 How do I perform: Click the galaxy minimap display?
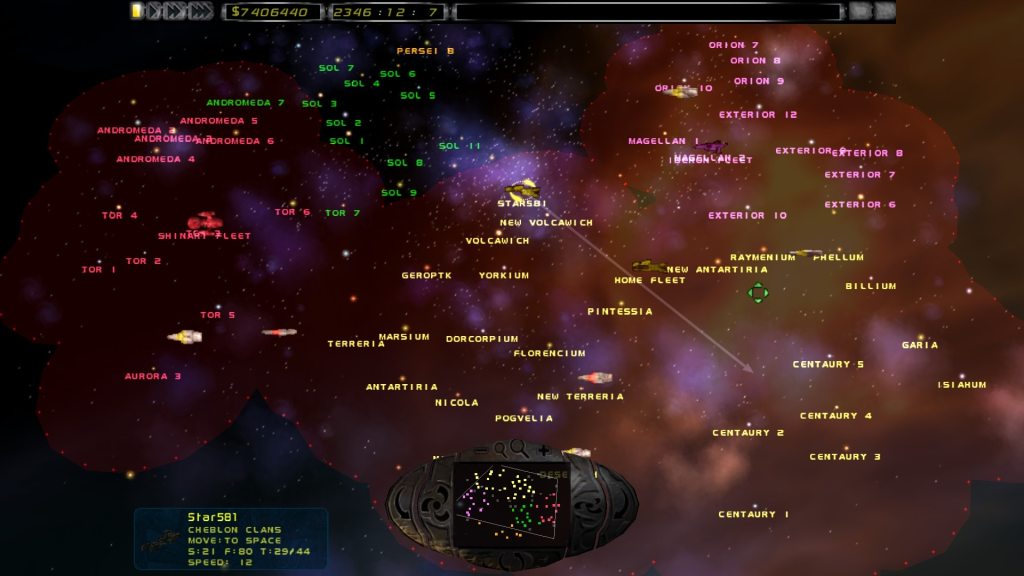(x=512, y=498)
